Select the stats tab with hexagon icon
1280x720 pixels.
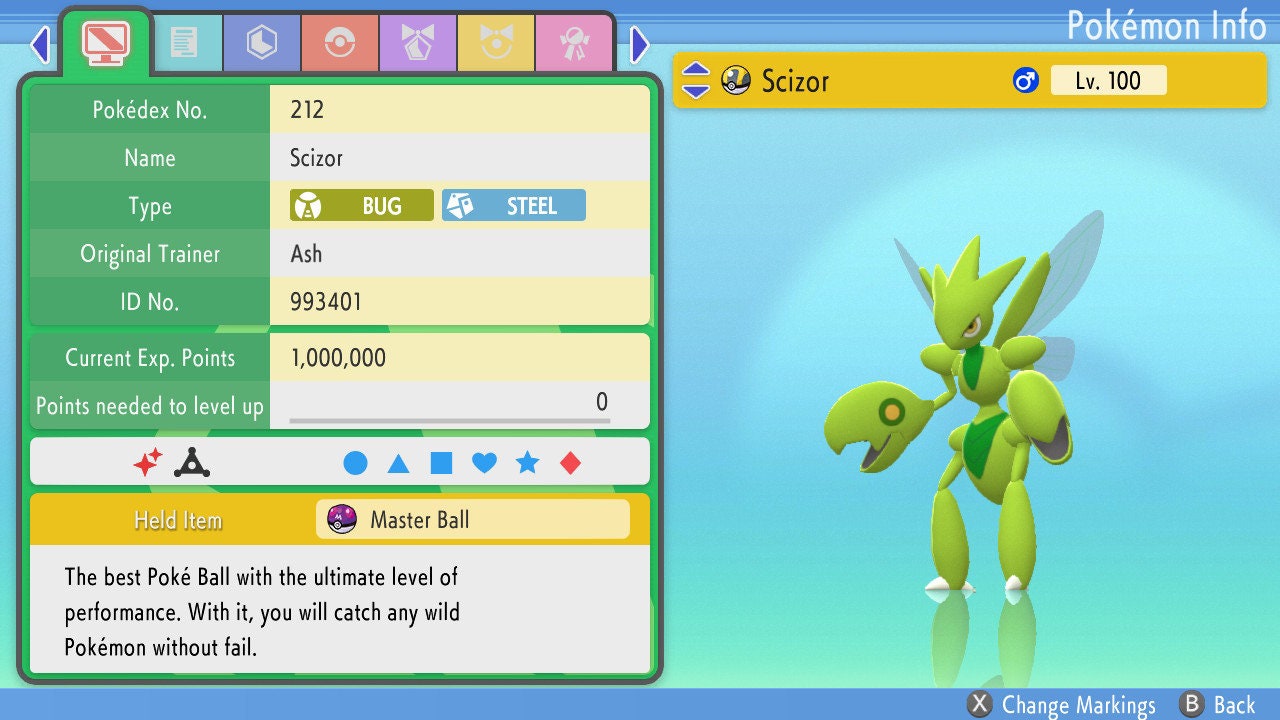pos(261,43)
